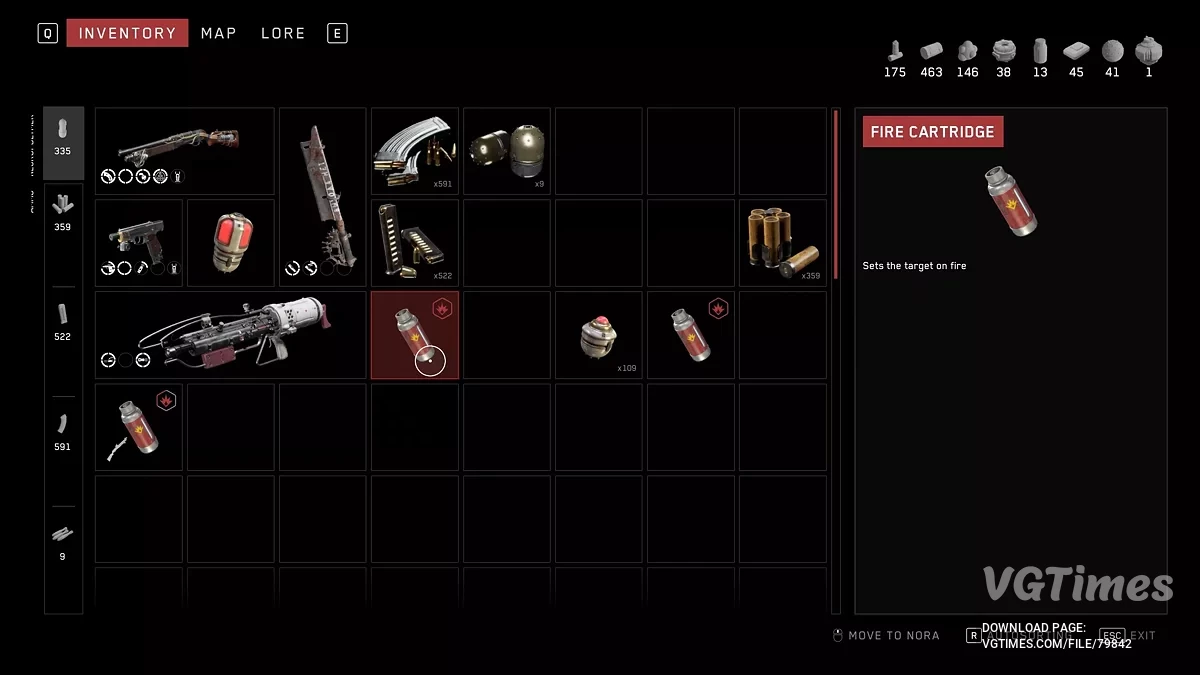This screenshot has height=675, width=1200.
Task: Select the INVENTORY tab
Action: [127, 33]
